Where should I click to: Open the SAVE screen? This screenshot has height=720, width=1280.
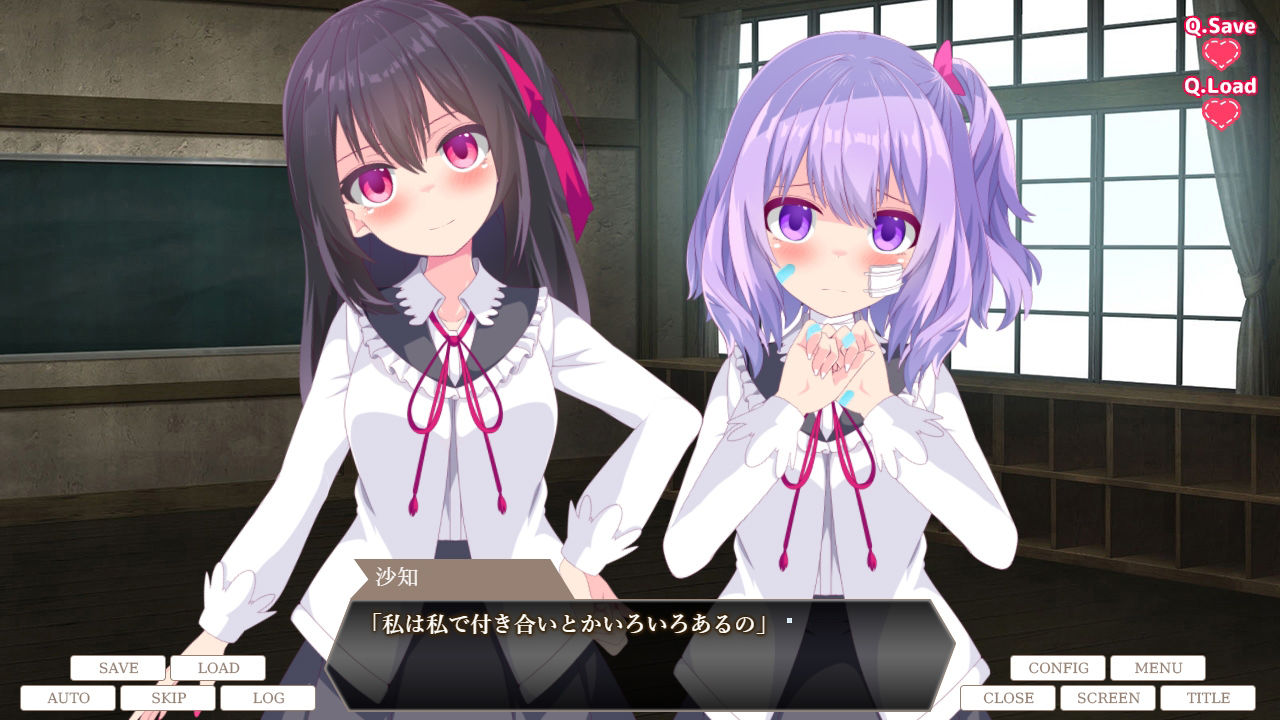coord(117,667)
